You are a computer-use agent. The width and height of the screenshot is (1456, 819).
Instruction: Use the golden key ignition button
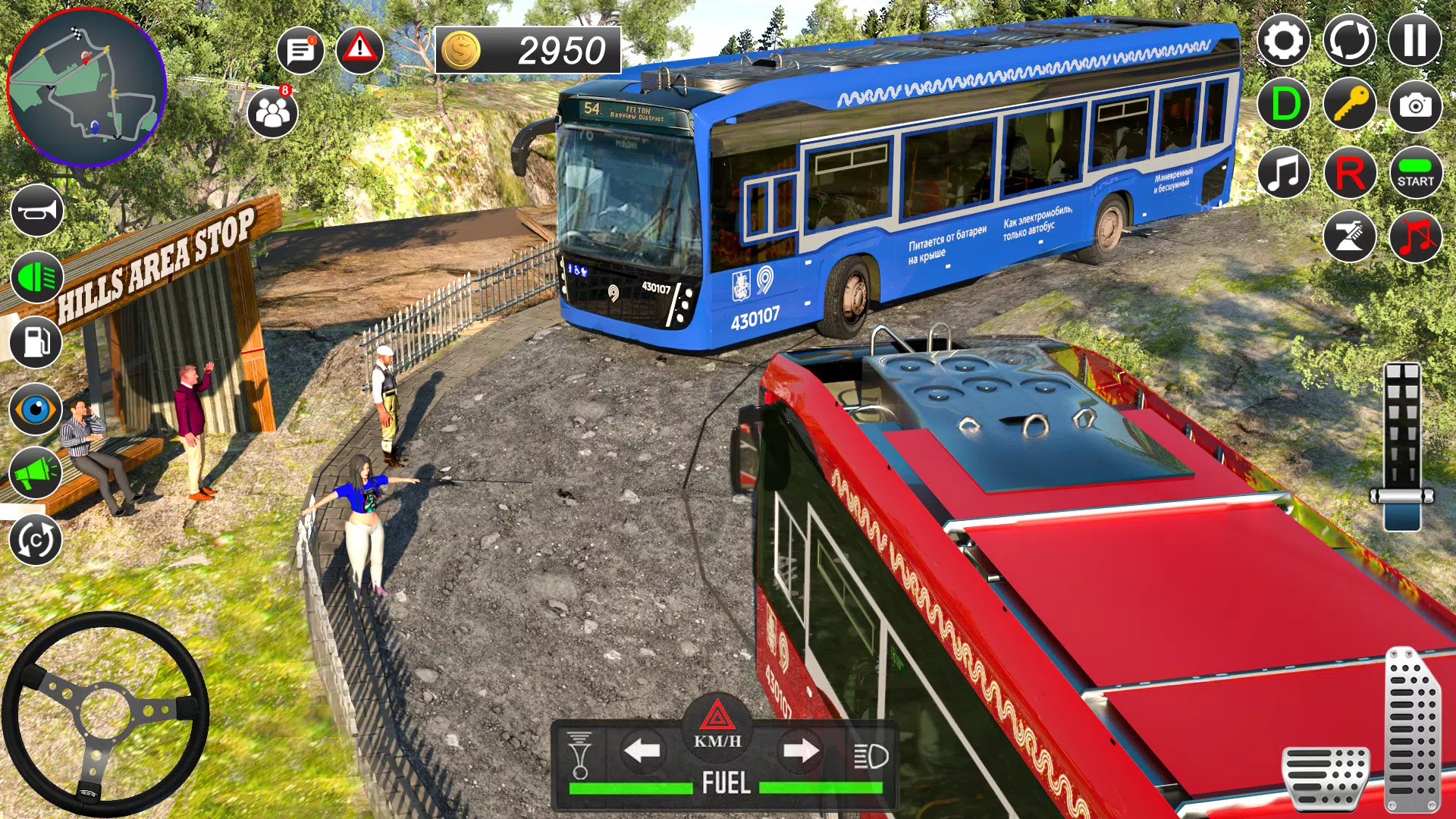coord(1350,105)
